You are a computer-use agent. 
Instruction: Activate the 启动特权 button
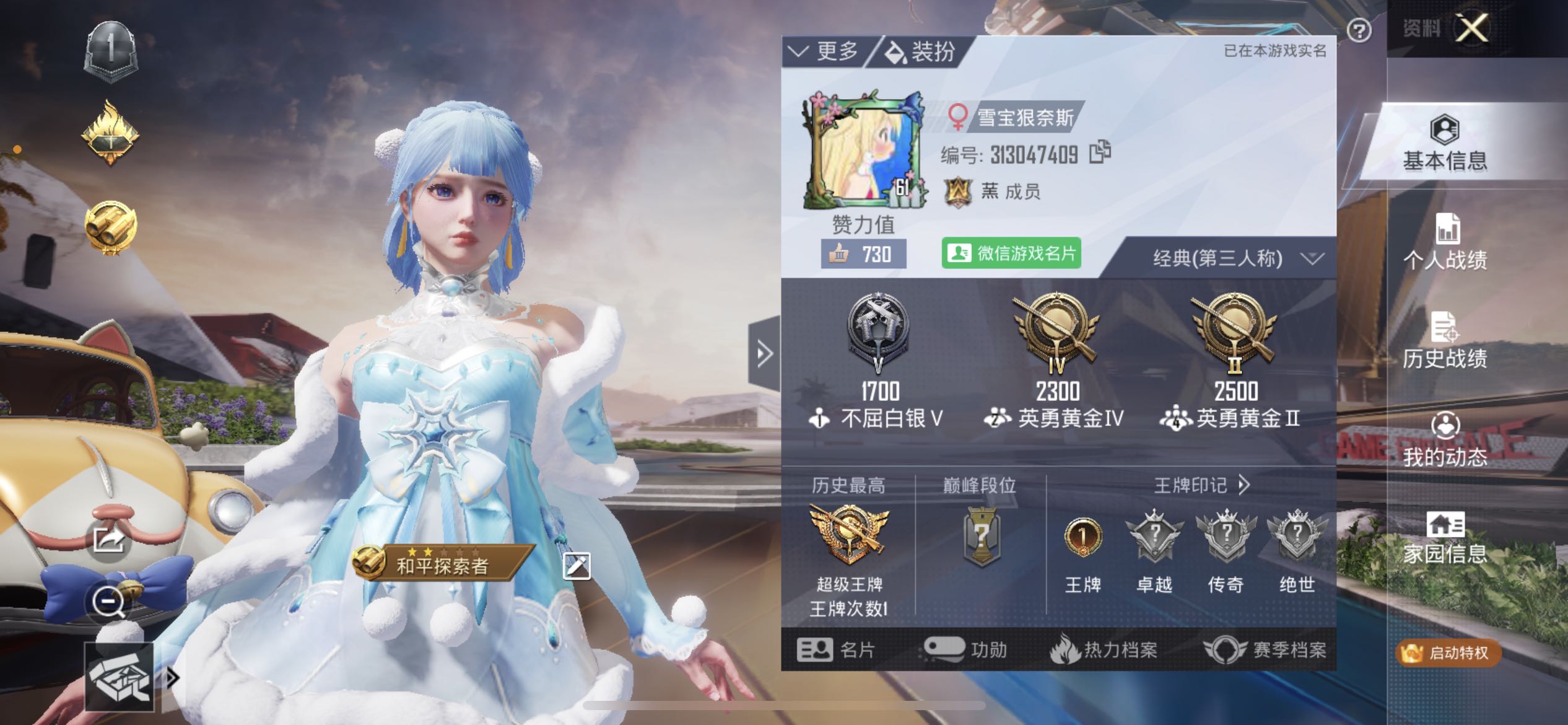(x=1448, y=652)
